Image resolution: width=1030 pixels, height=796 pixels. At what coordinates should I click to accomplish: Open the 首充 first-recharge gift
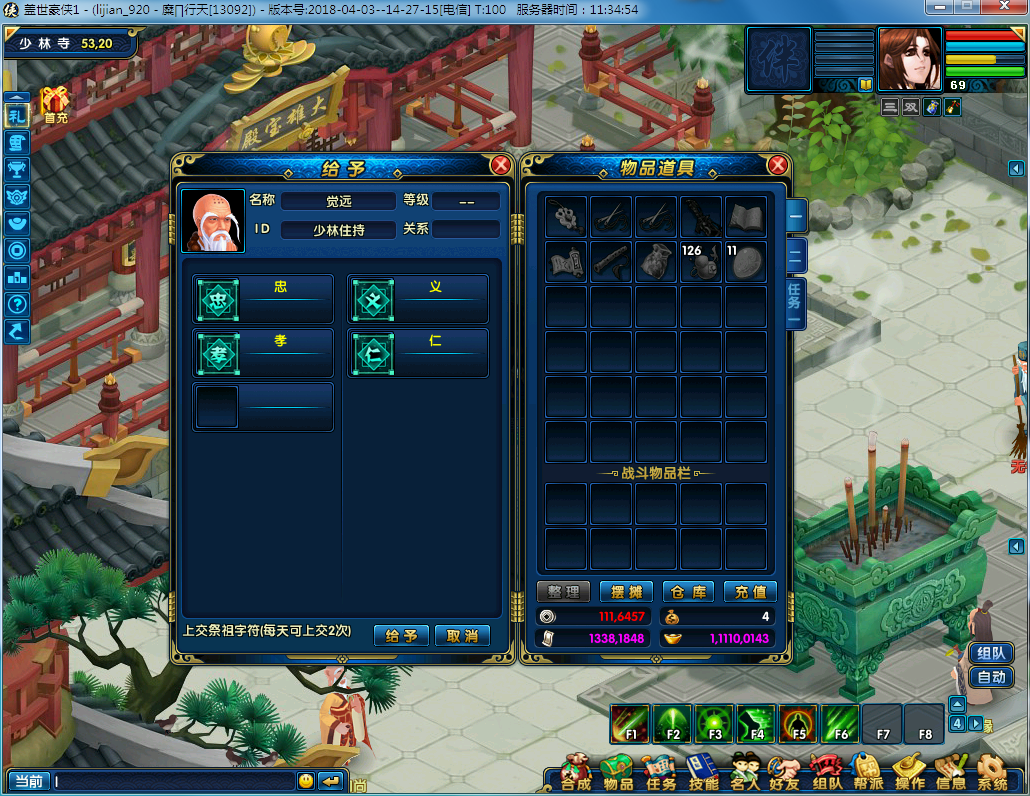coord(55,103)
